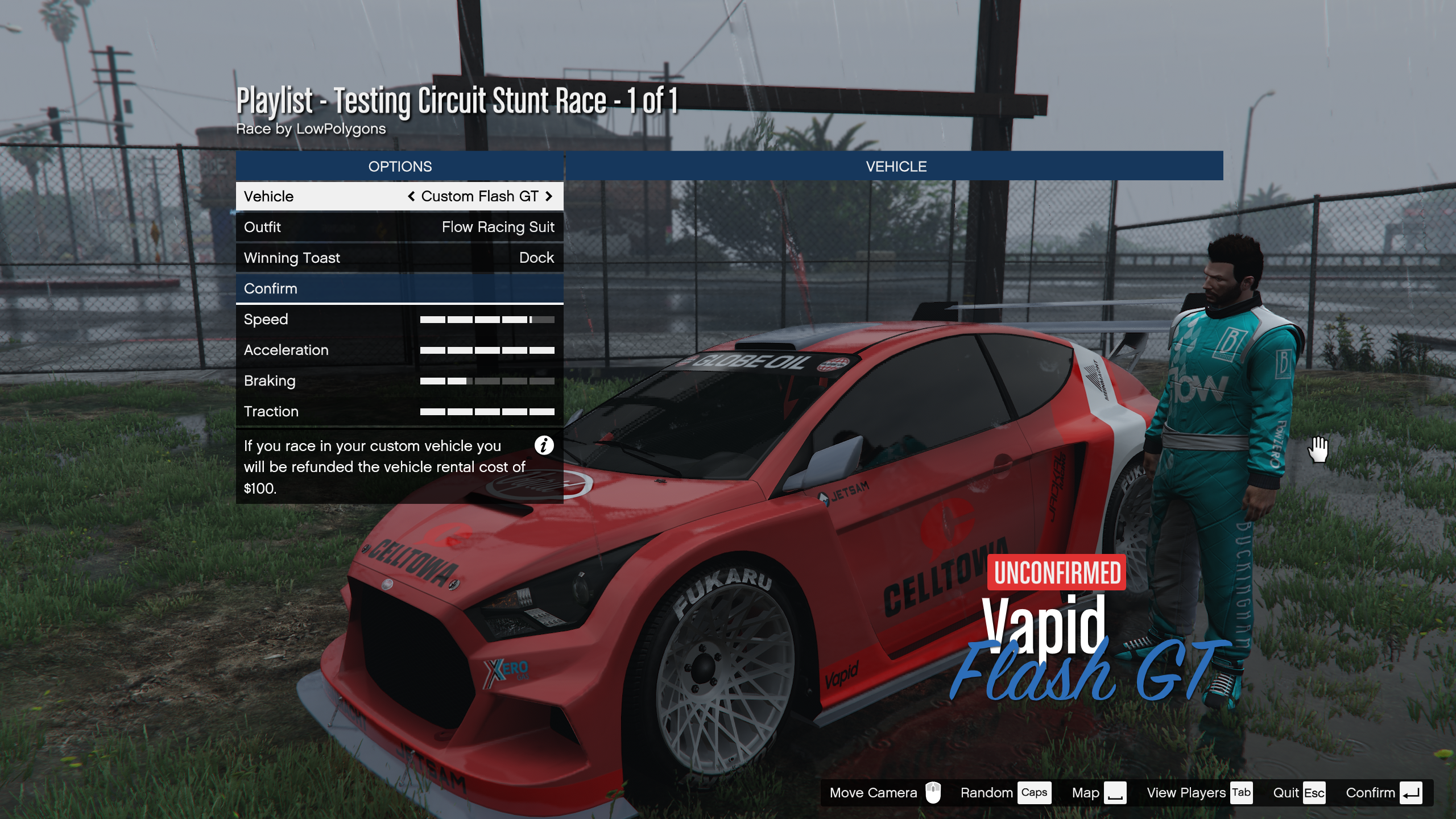Viewport: 1456px width, 819px height.
Task: Click the right arrow beside Custom Flash GT
Action: 549,196
